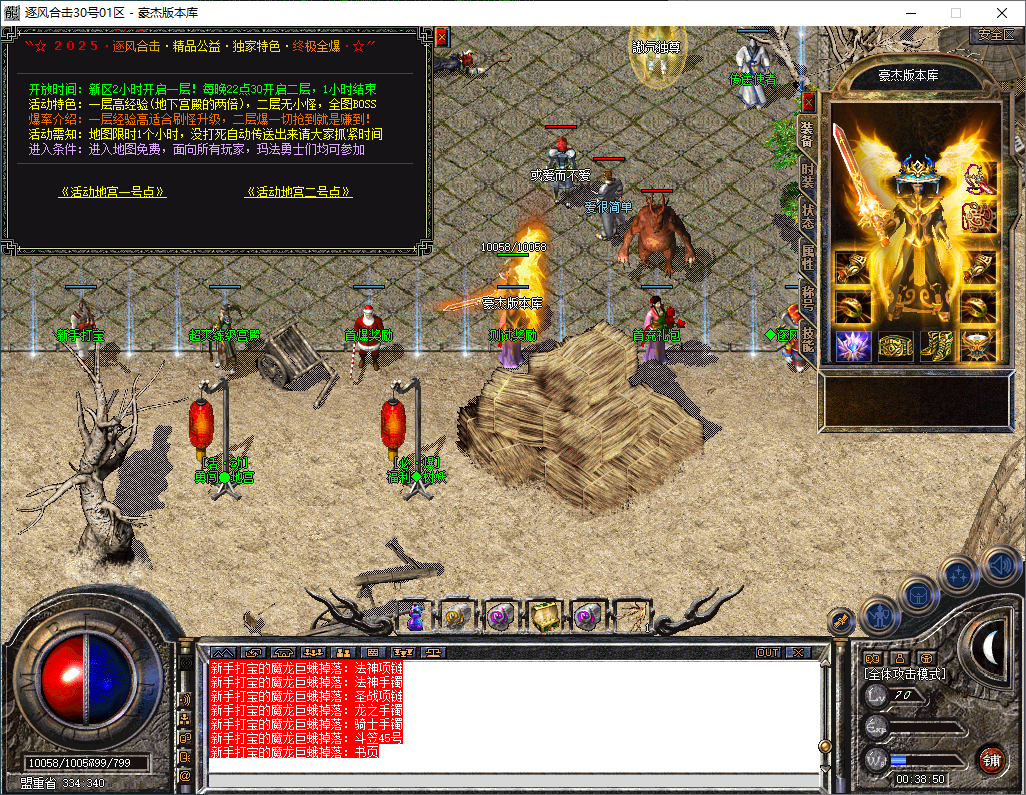Open the 活动地宫二号点 link

(x=298, y=192)
